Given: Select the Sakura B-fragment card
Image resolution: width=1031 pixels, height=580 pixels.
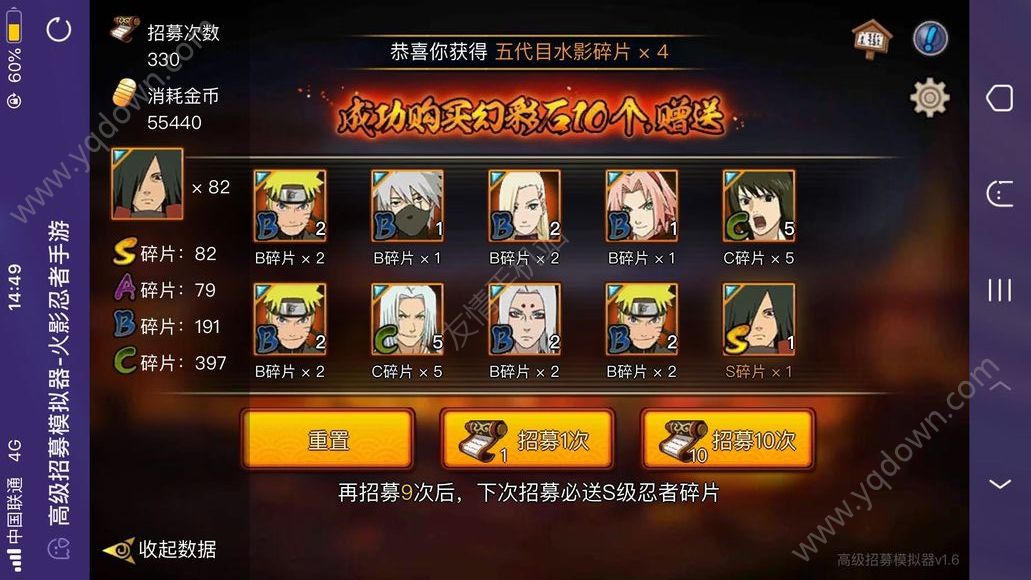Looking at the screenshot, I should pyautogui.click(x=642, y=206).
